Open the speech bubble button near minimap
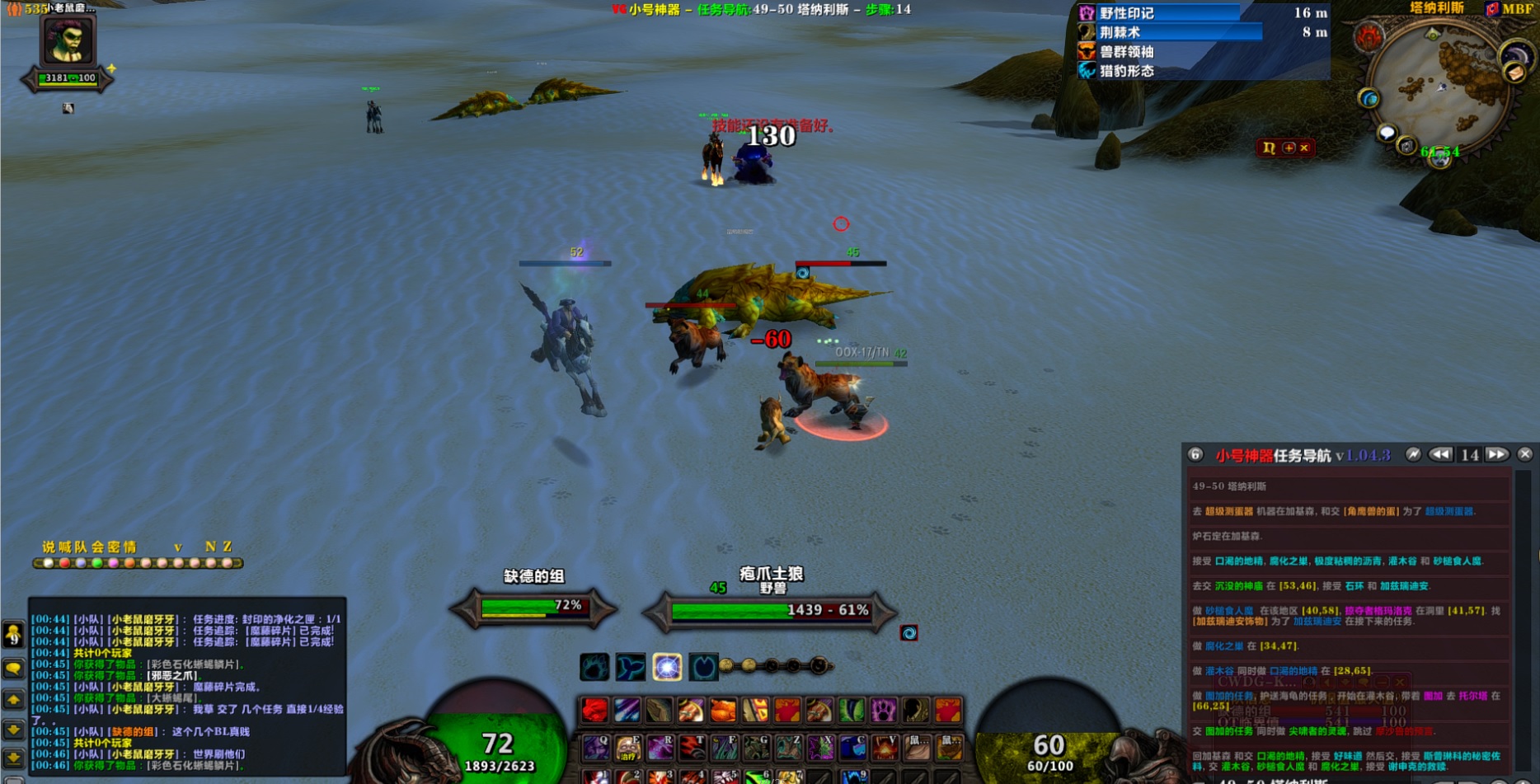 coord(1387,133)
